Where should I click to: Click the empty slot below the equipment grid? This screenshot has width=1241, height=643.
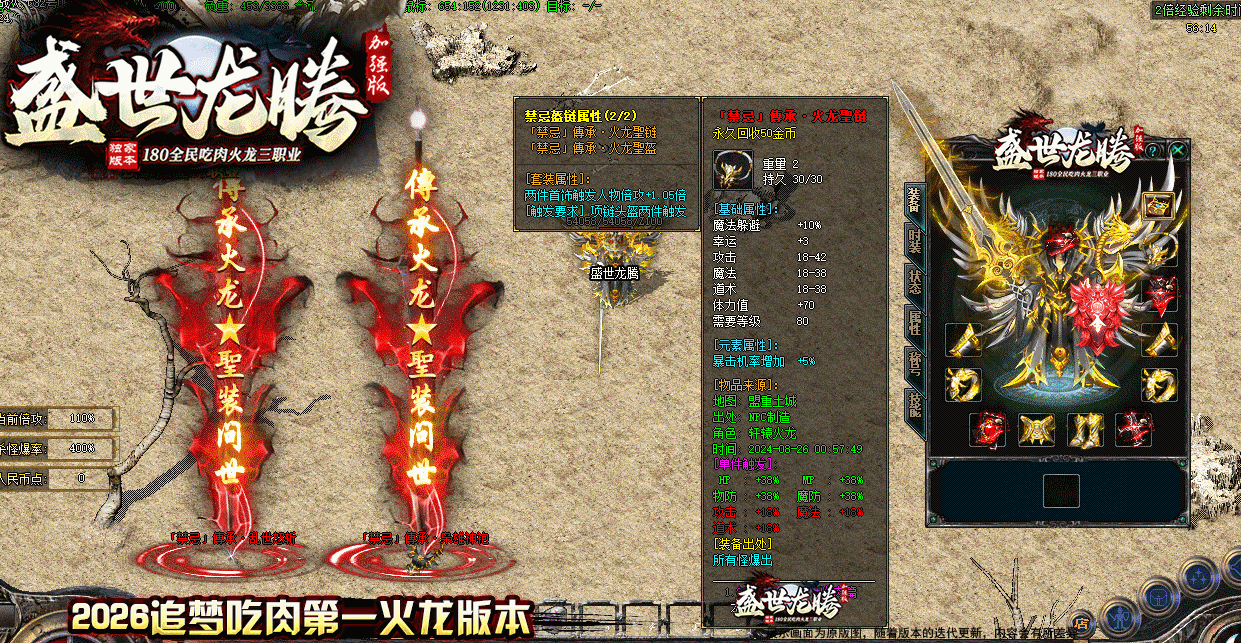(1060, 491)
